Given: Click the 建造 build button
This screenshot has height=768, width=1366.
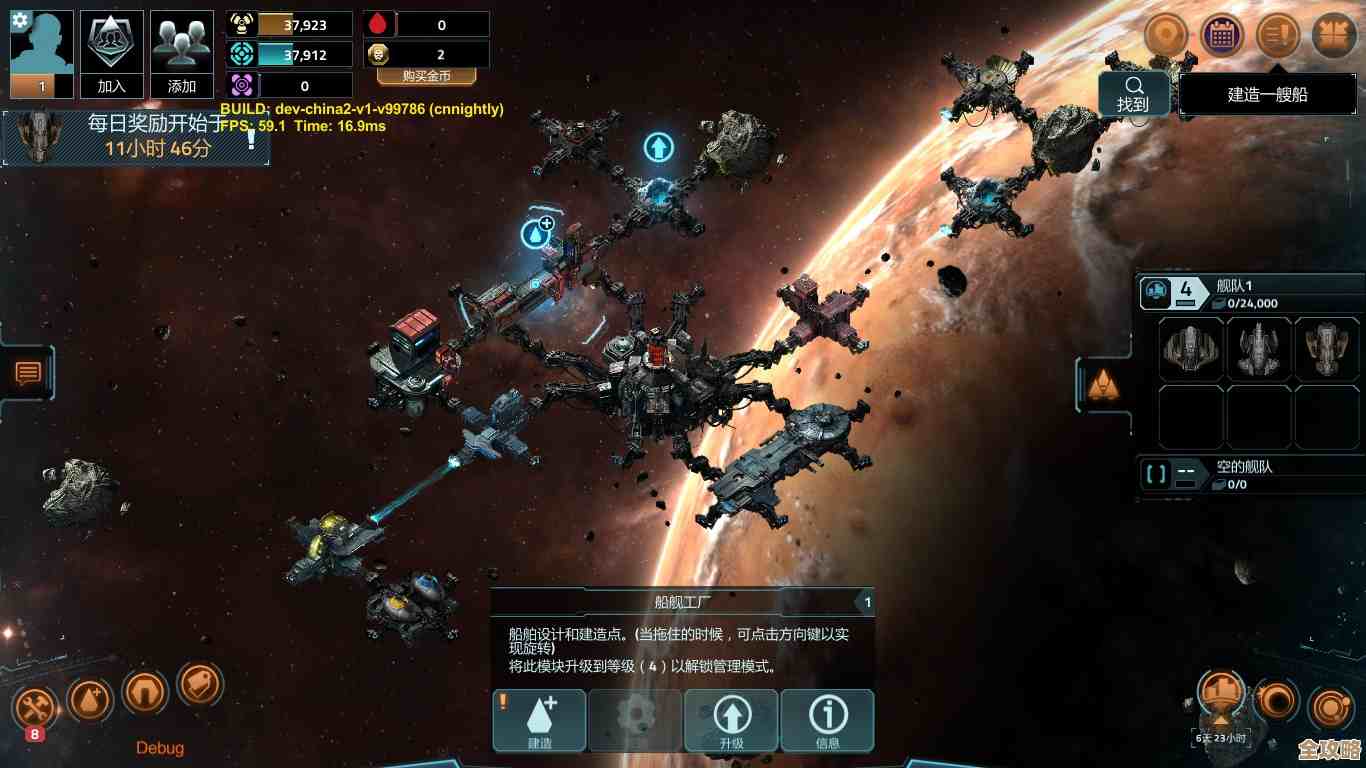Looking at the screenshot, I should tap(539, 720).
